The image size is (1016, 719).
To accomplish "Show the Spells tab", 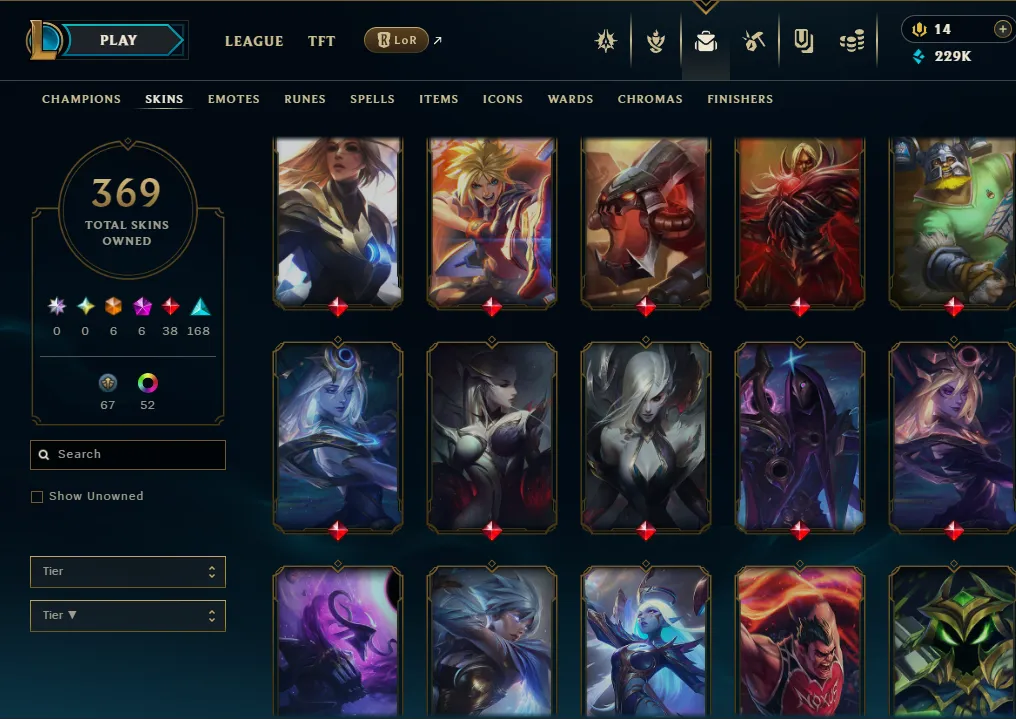I will click(x=372, y=99).
